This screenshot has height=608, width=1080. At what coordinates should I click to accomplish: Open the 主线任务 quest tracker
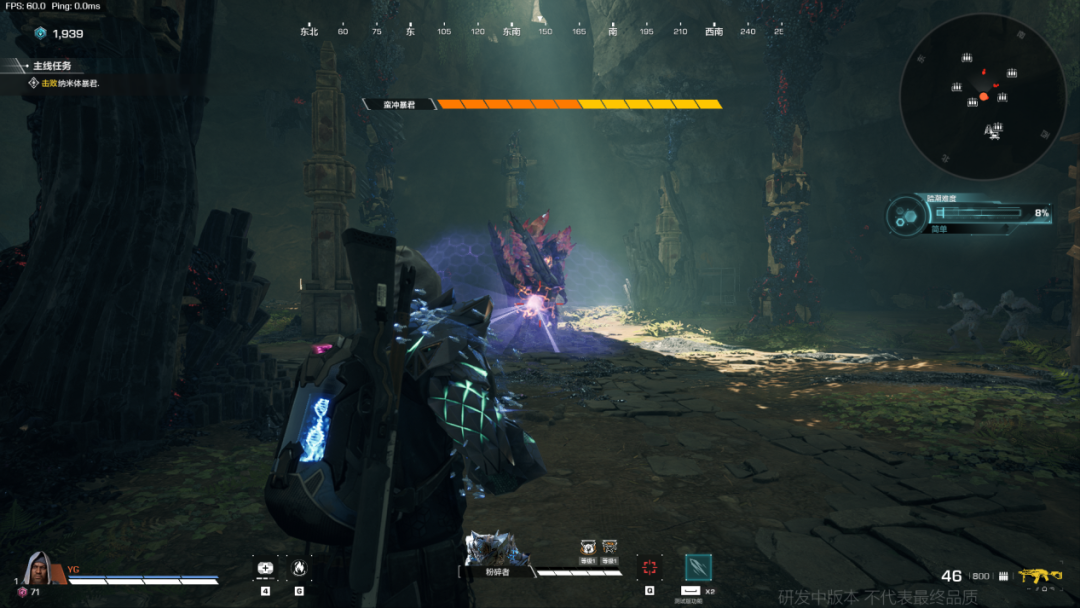coord(52,66)
